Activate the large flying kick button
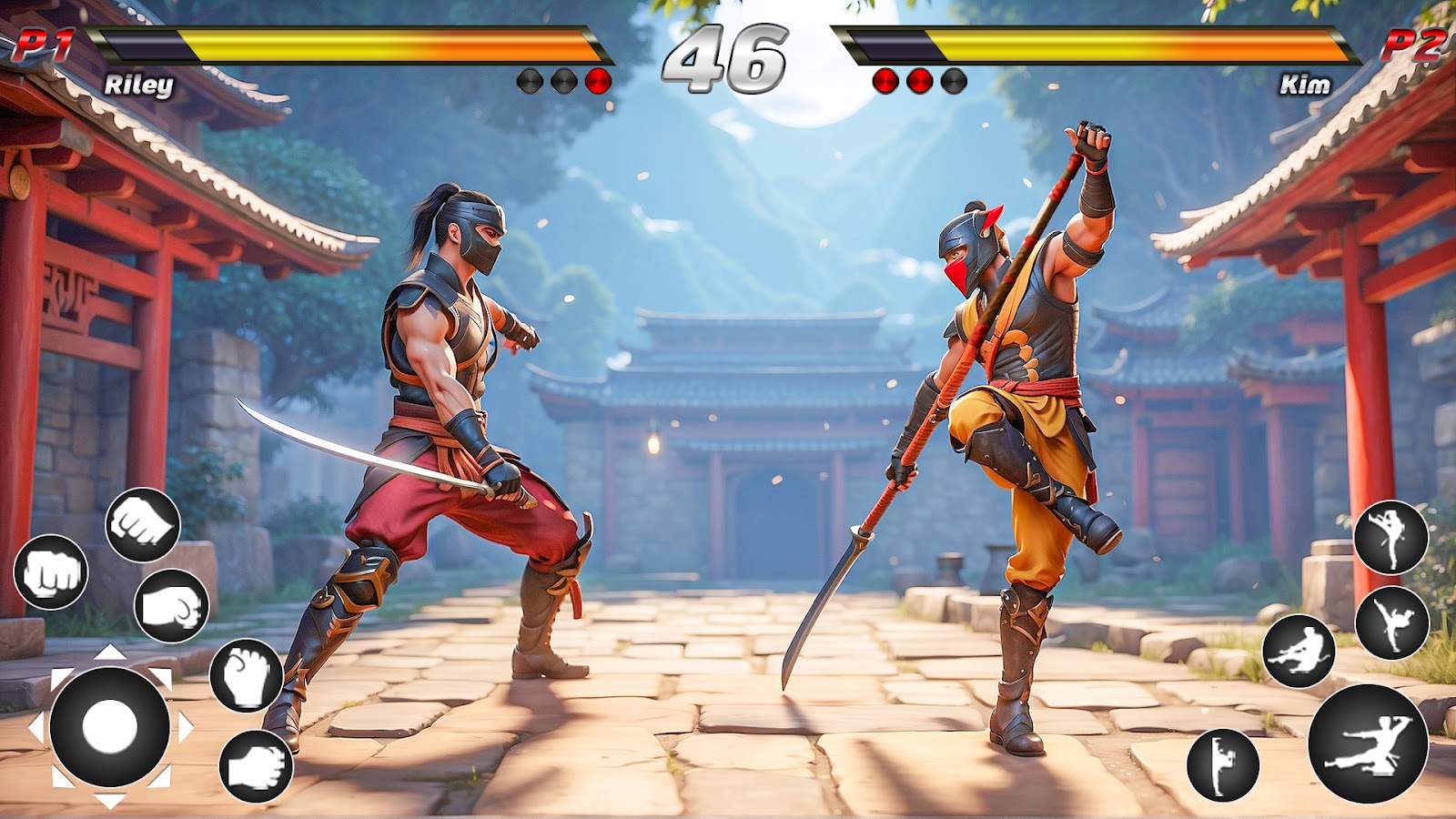 click(1368, 743)
